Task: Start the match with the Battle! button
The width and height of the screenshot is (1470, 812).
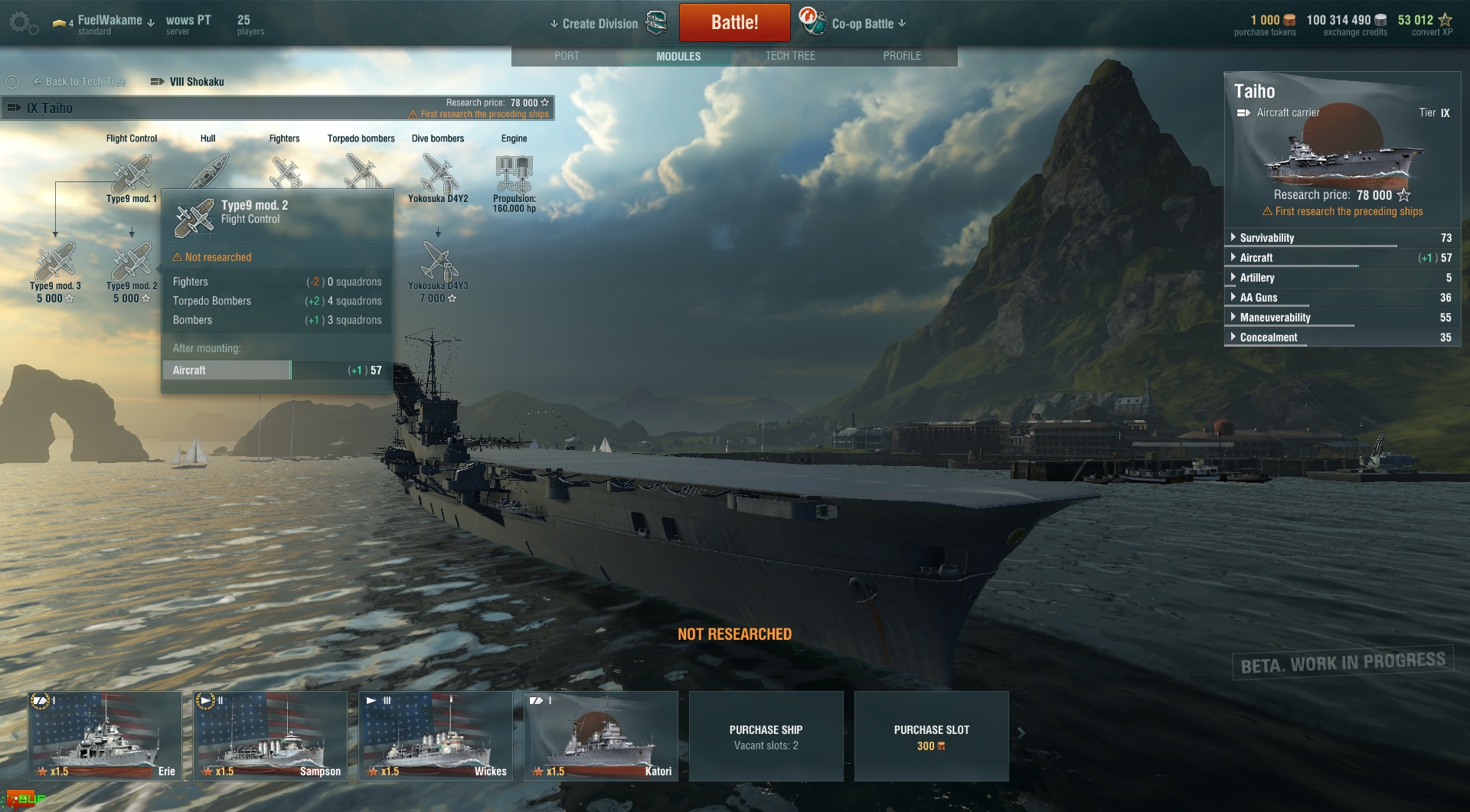Action: click(x=734, y=22)
